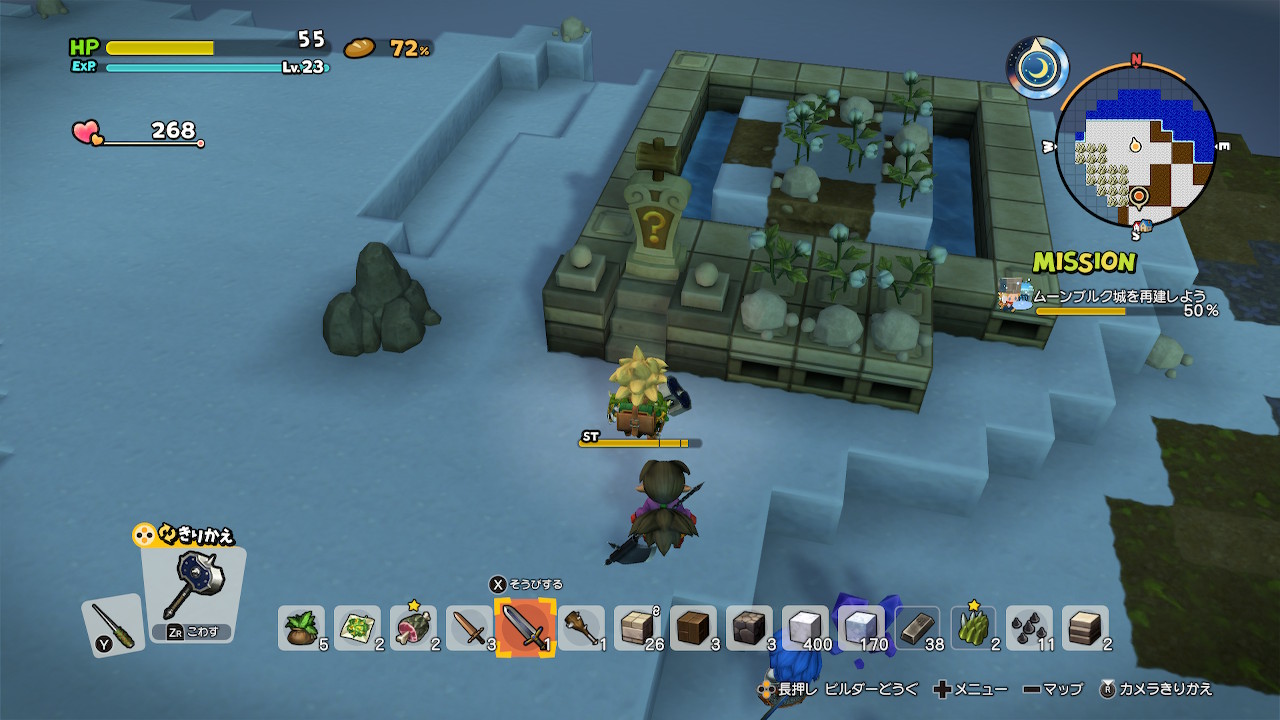Screen dimensions: 1280x720
Task: Select the metal ingot stack of 38
Action: [x=917, y=628]
